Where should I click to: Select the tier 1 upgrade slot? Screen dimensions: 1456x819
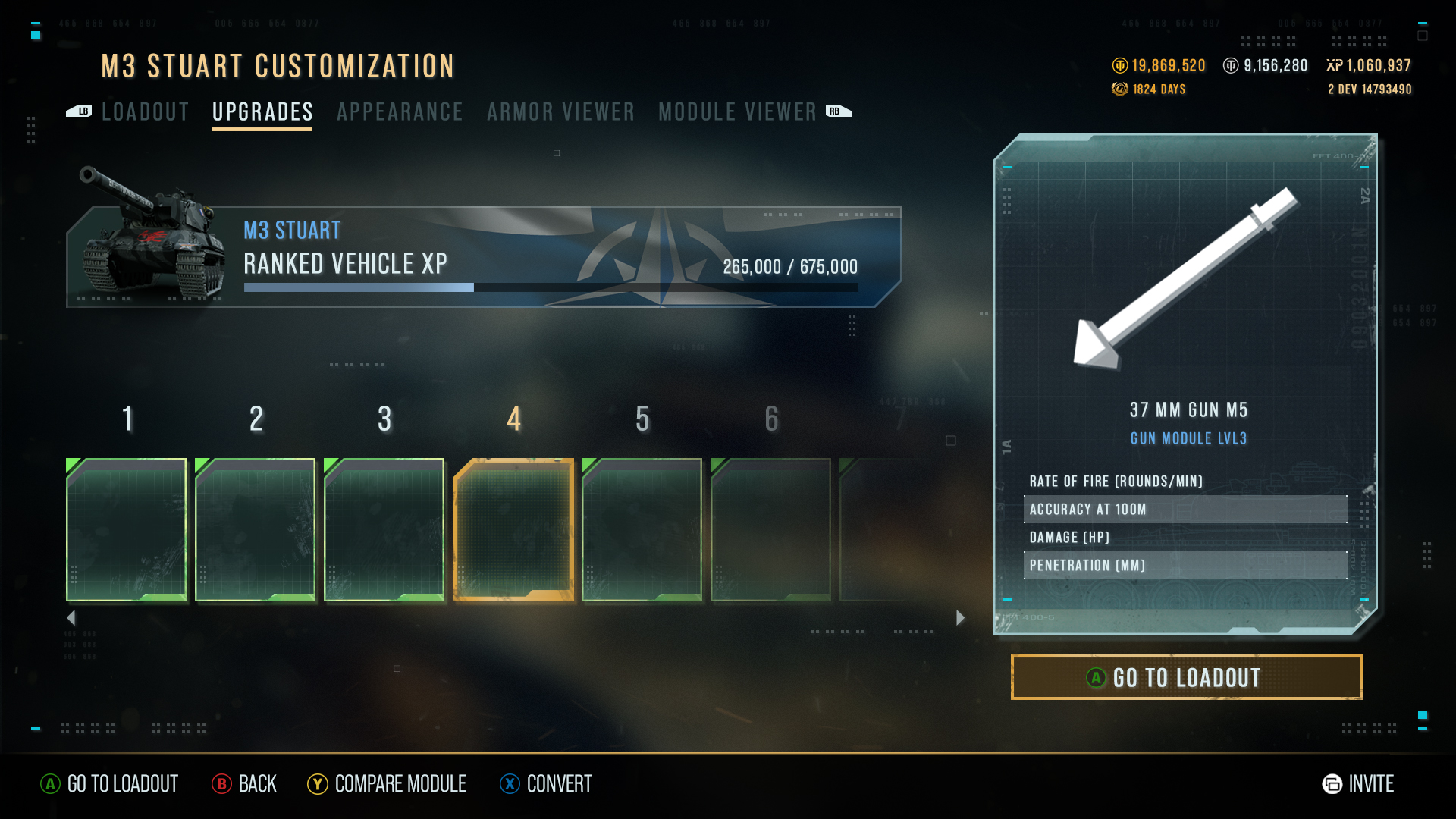pyautogui.click(x=127, y=529)
